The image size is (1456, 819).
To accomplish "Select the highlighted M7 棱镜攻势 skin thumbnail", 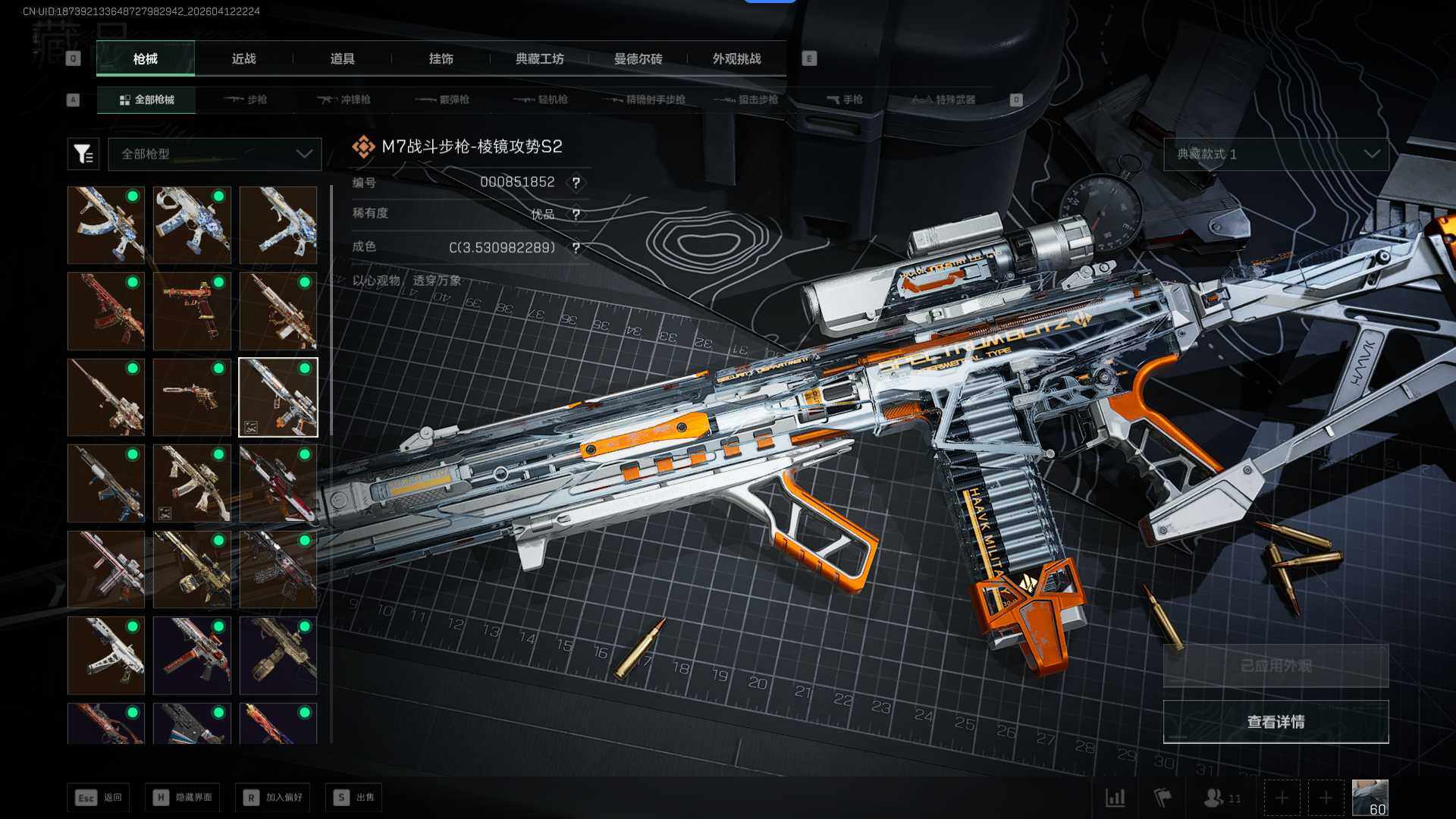I will pyautogui.click(x=278, y=397).
